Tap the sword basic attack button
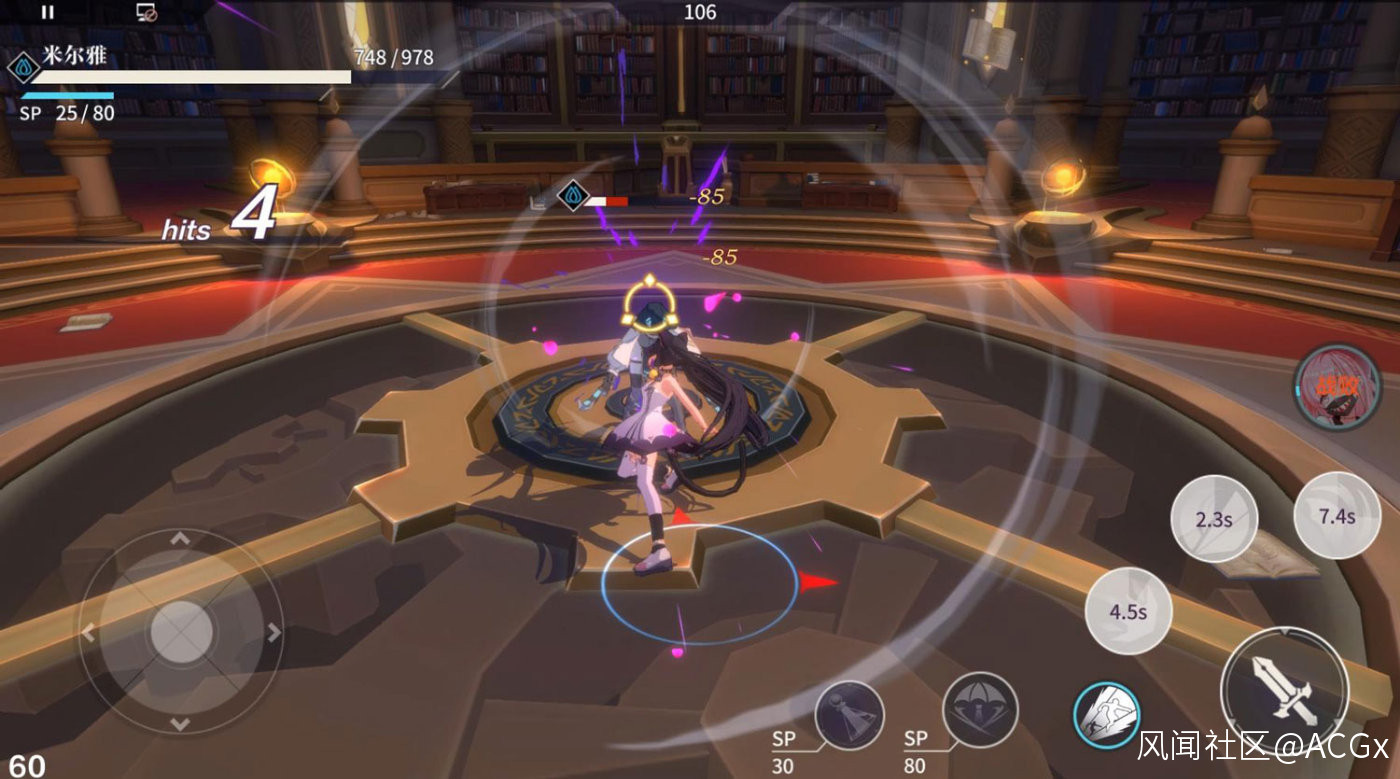The width and height of the screenshot is (1400, 779). click(1284, 691)
